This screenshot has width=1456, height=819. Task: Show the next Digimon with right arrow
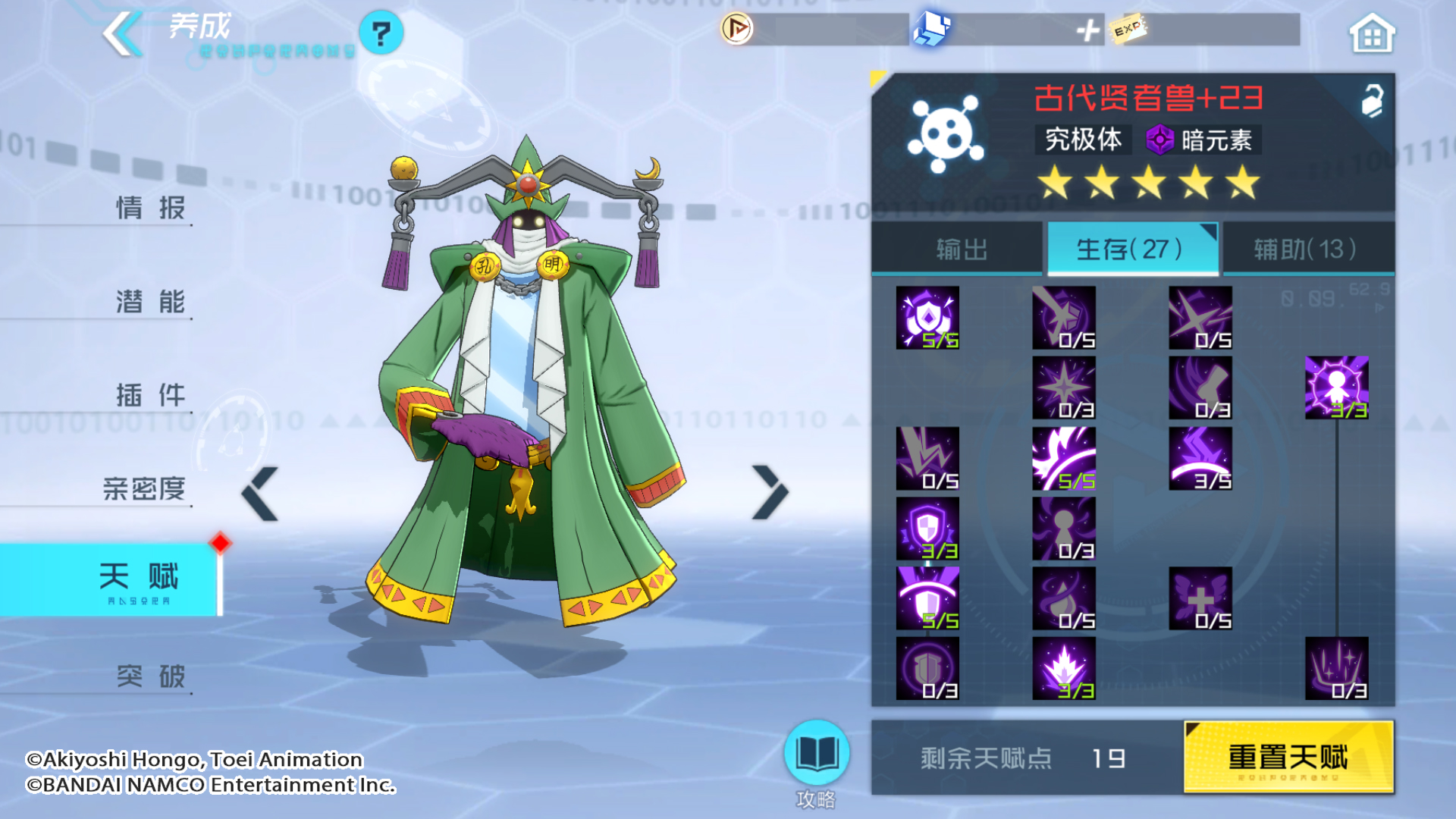point(770,492)
